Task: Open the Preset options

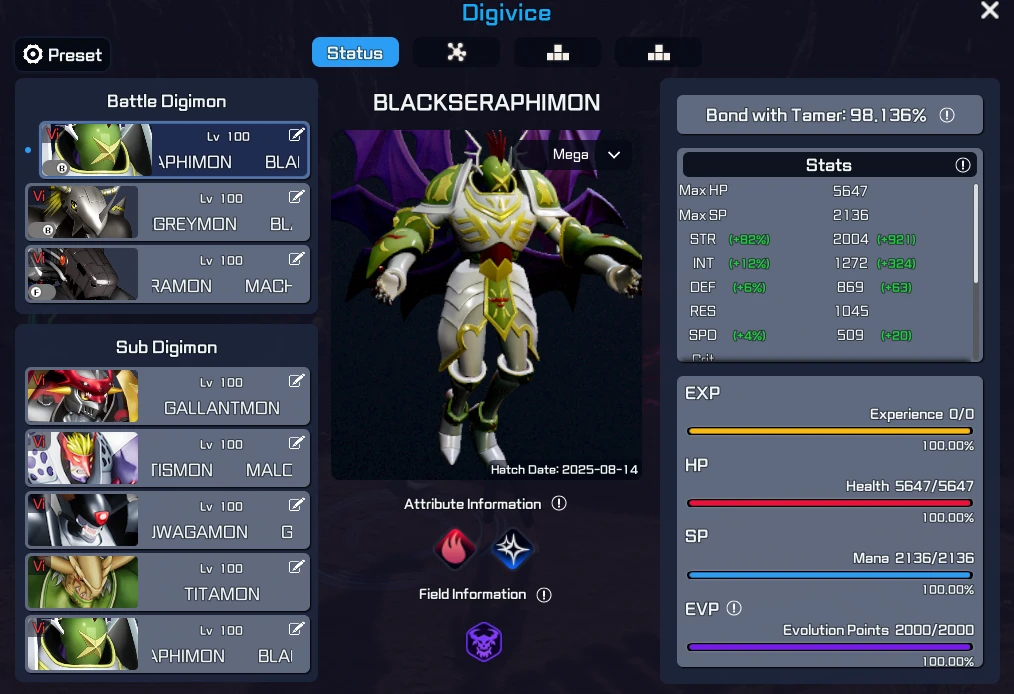Action: pyautogui.click(x=62, y=54)
